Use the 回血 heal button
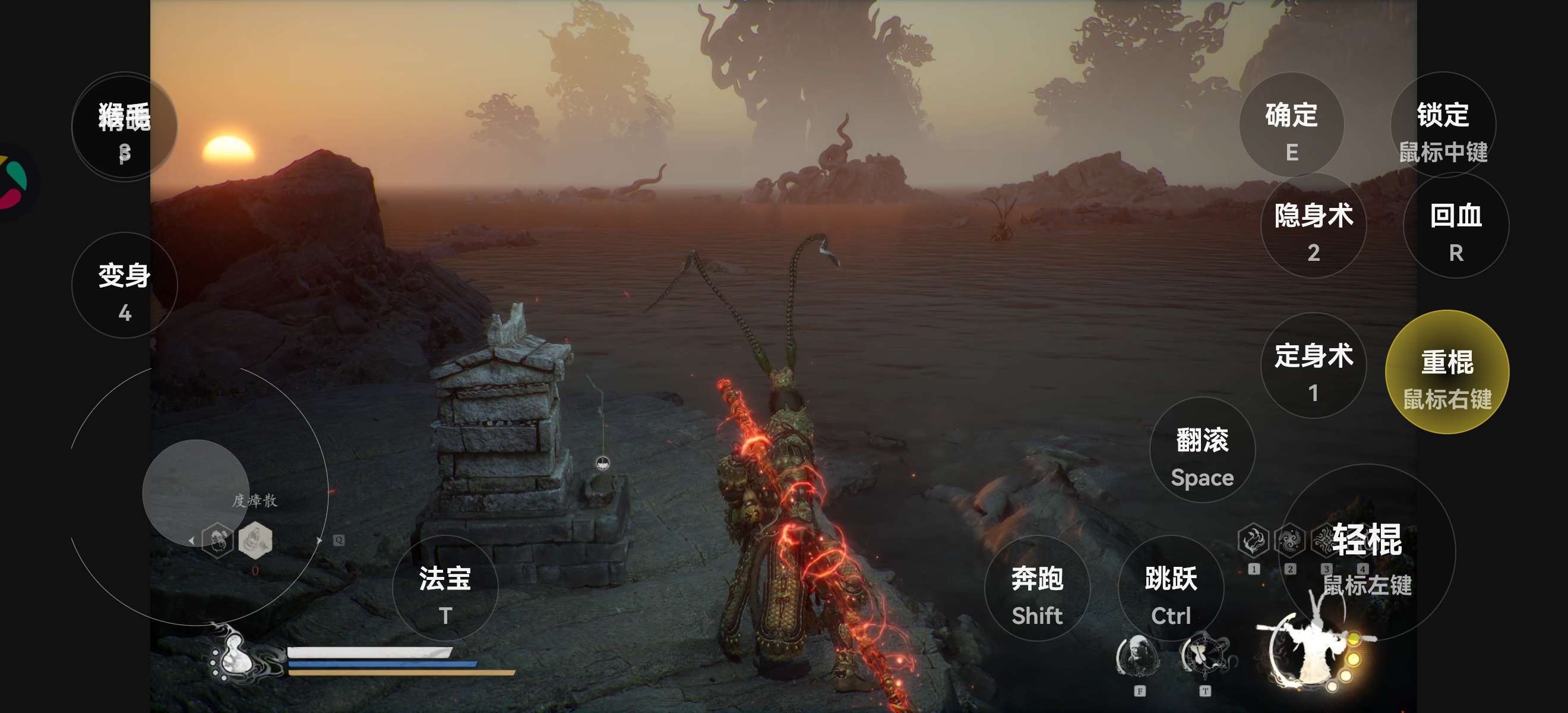Screen dimensions: 1568x713 [x=1455, y=226]
